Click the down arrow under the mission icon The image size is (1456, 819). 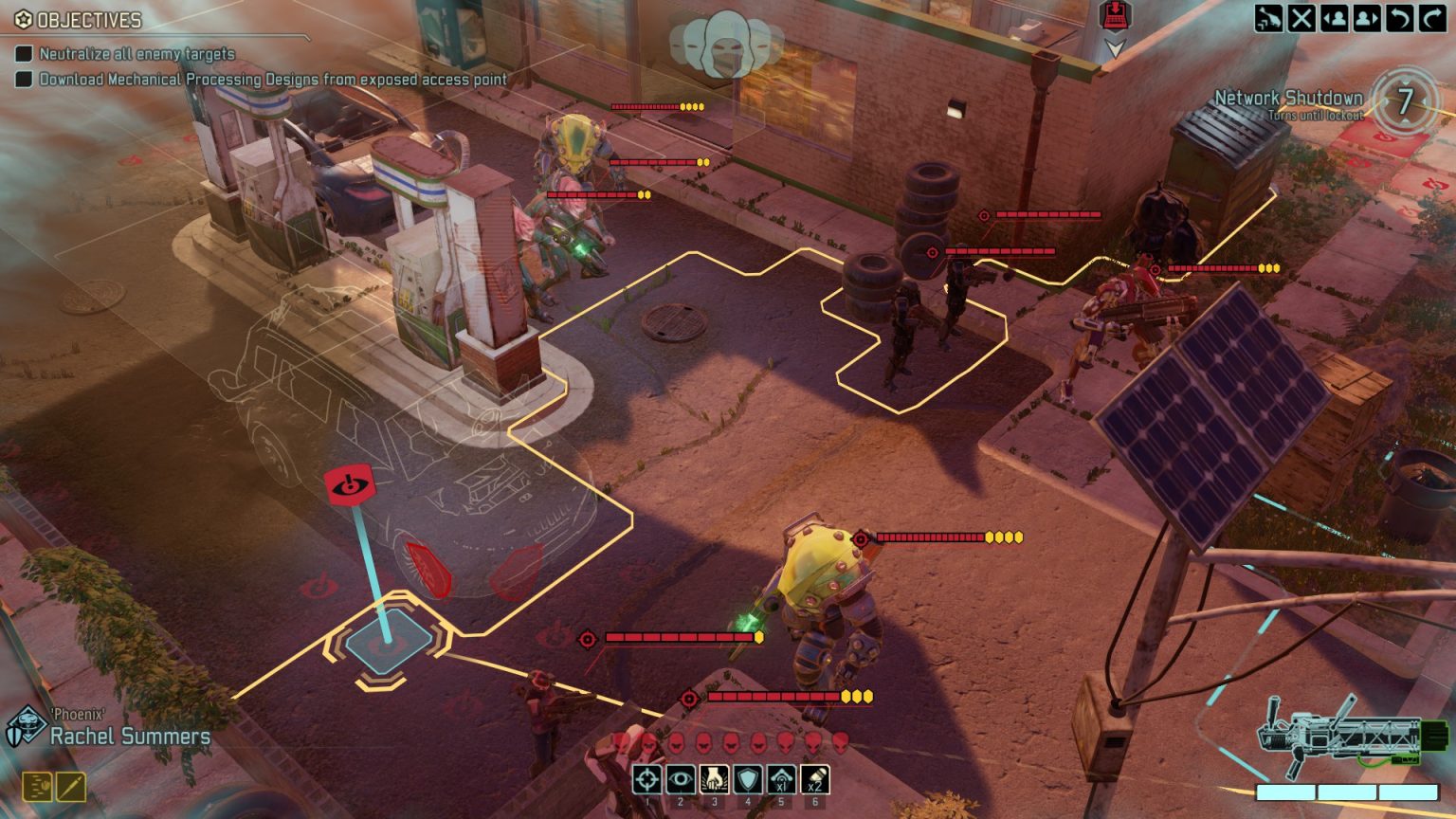1112,43
